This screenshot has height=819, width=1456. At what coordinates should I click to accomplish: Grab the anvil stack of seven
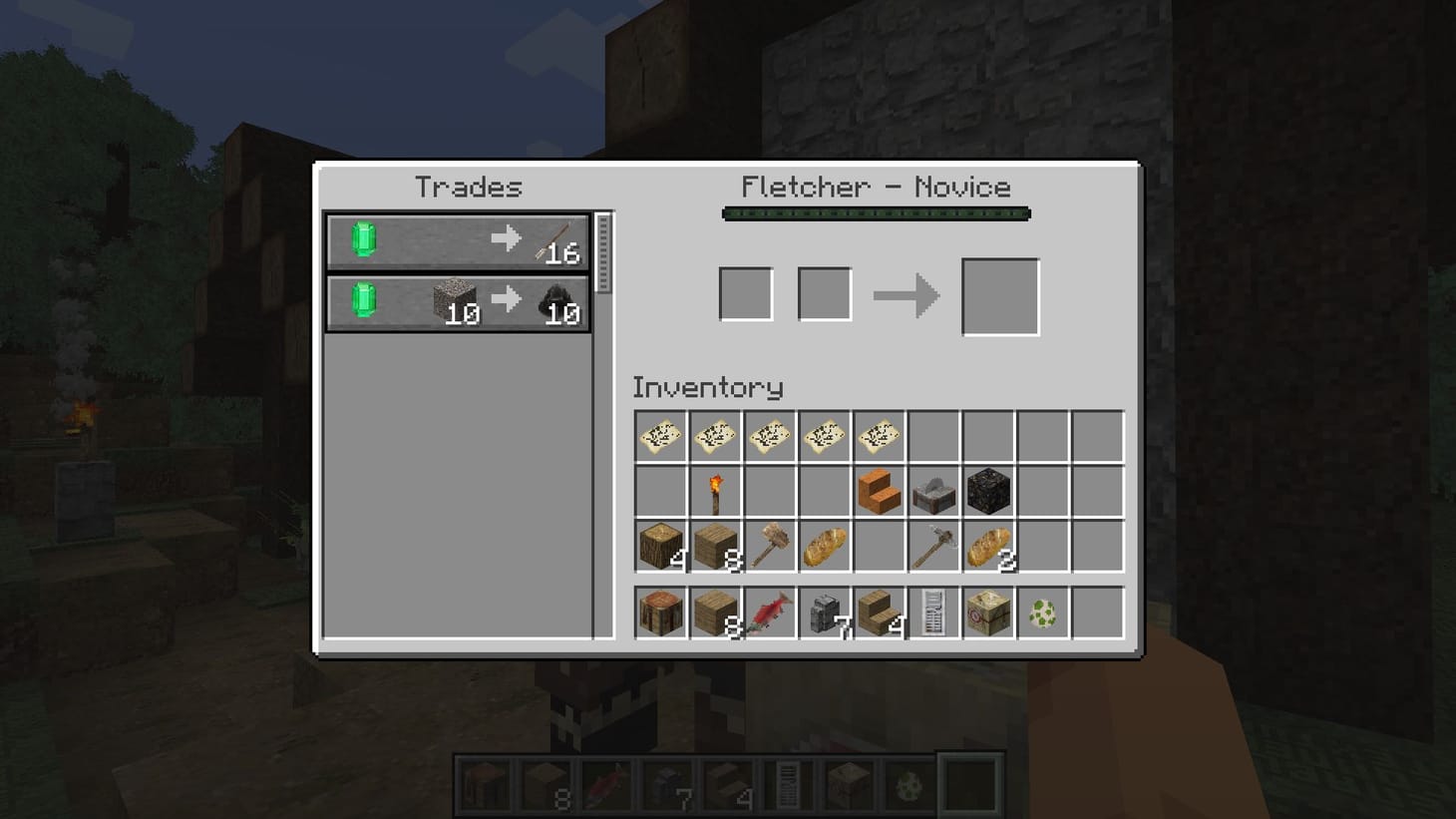[824, 614]
